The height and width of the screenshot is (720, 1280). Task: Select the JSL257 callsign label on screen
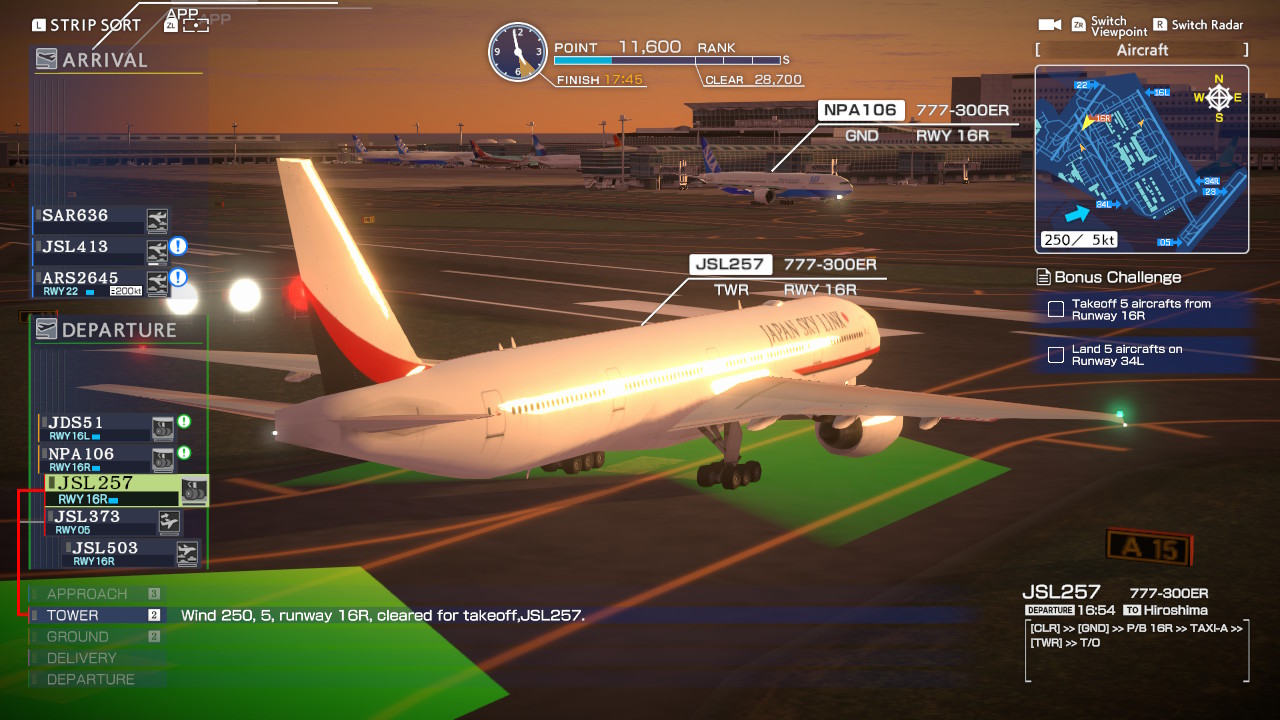coord(730,264)
